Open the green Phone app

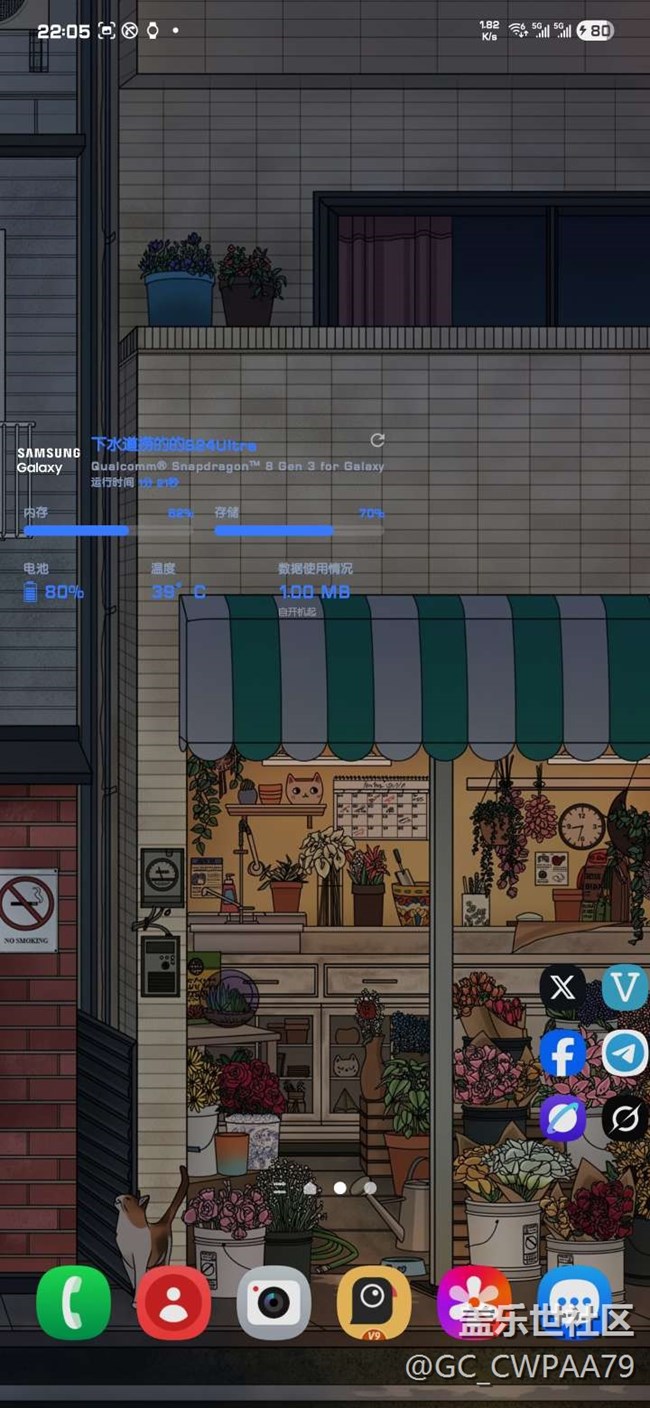pos(73,1302)
